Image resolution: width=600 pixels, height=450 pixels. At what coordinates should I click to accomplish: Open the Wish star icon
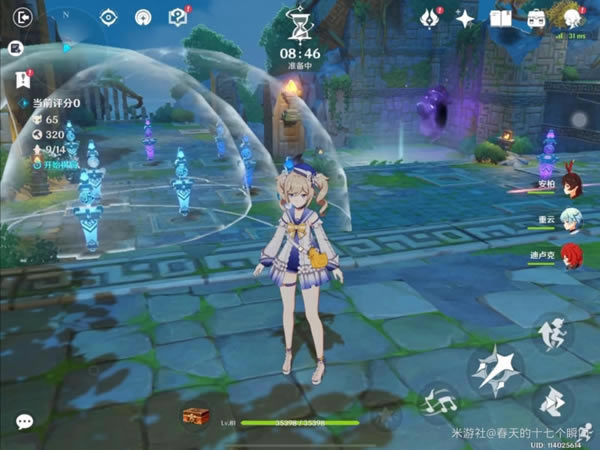click(x=465, y=17)
